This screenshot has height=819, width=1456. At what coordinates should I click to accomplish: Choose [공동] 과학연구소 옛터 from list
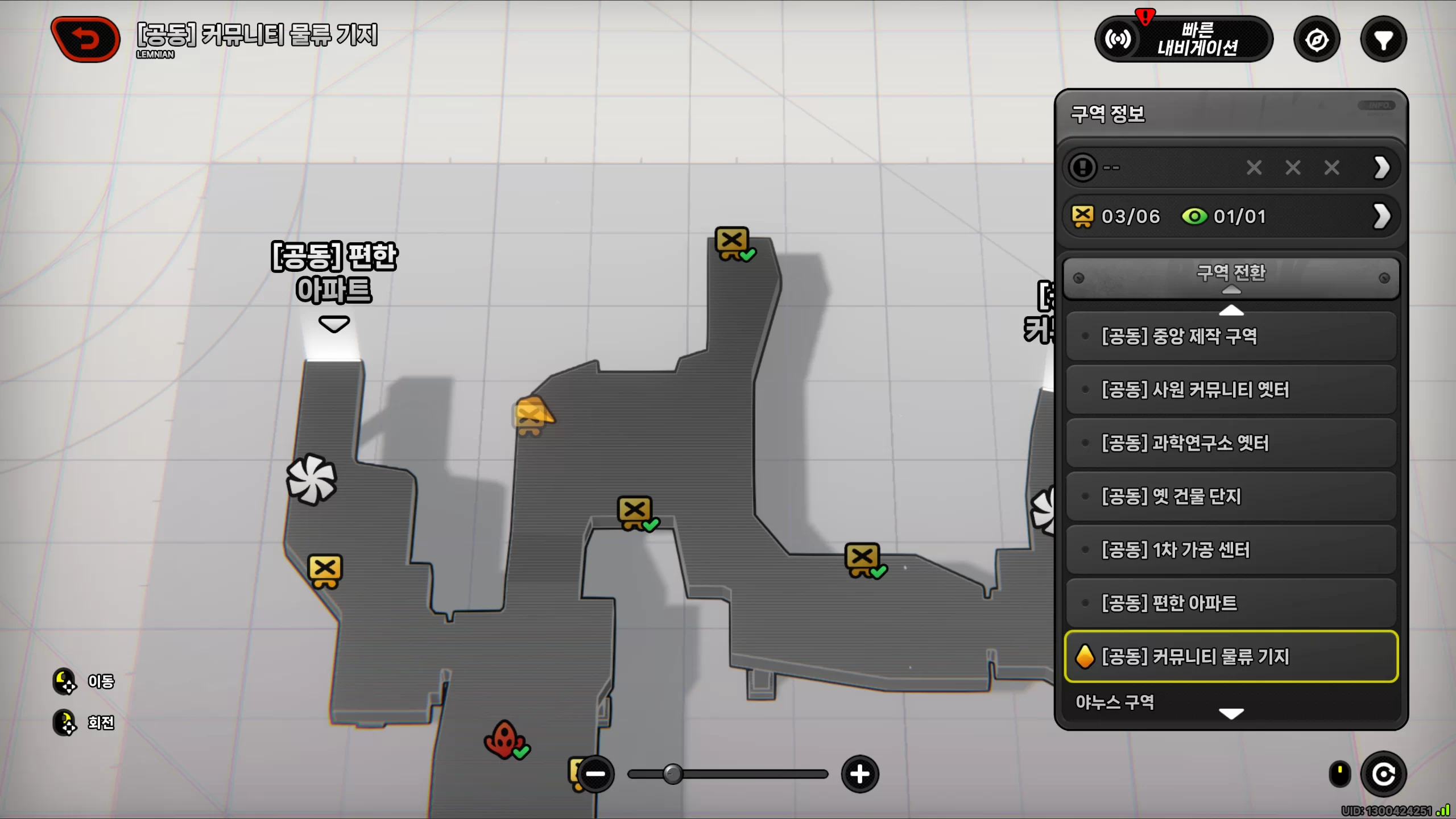(x=1231, y=443)
